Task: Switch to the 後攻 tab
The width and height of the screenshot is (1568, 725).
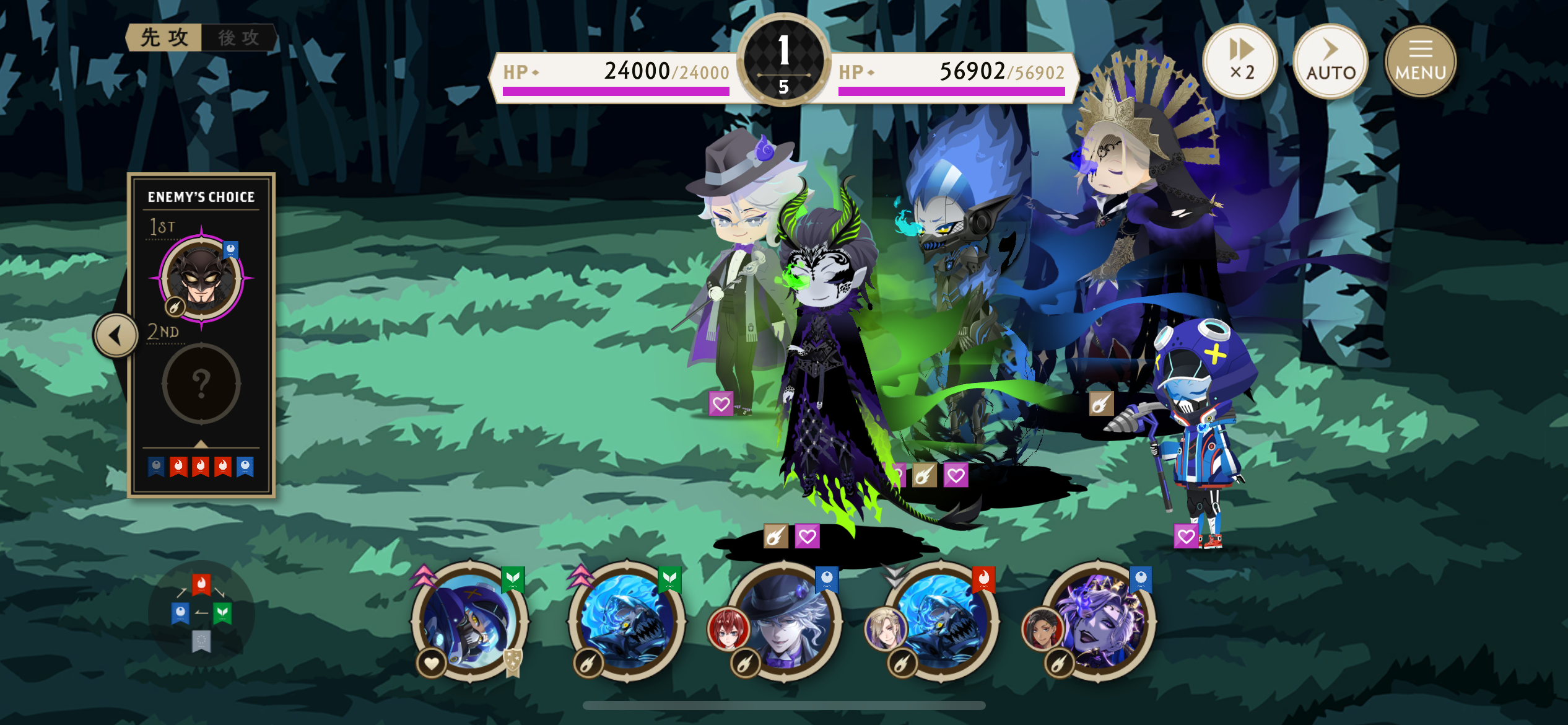Action: pyautogui.click(x=239, y=38)
